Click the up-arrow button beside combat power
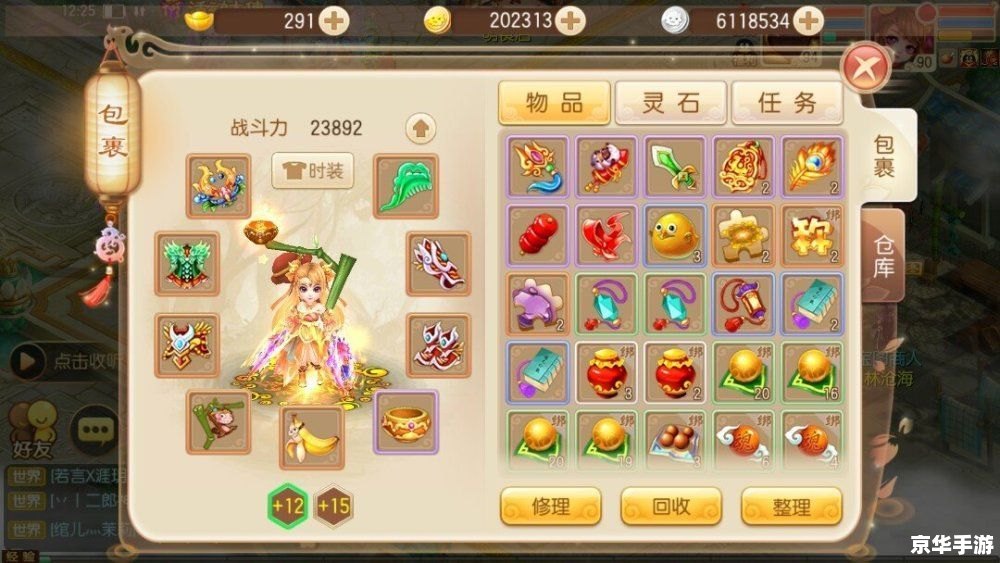1000x563 pixels. coord(421,128)
